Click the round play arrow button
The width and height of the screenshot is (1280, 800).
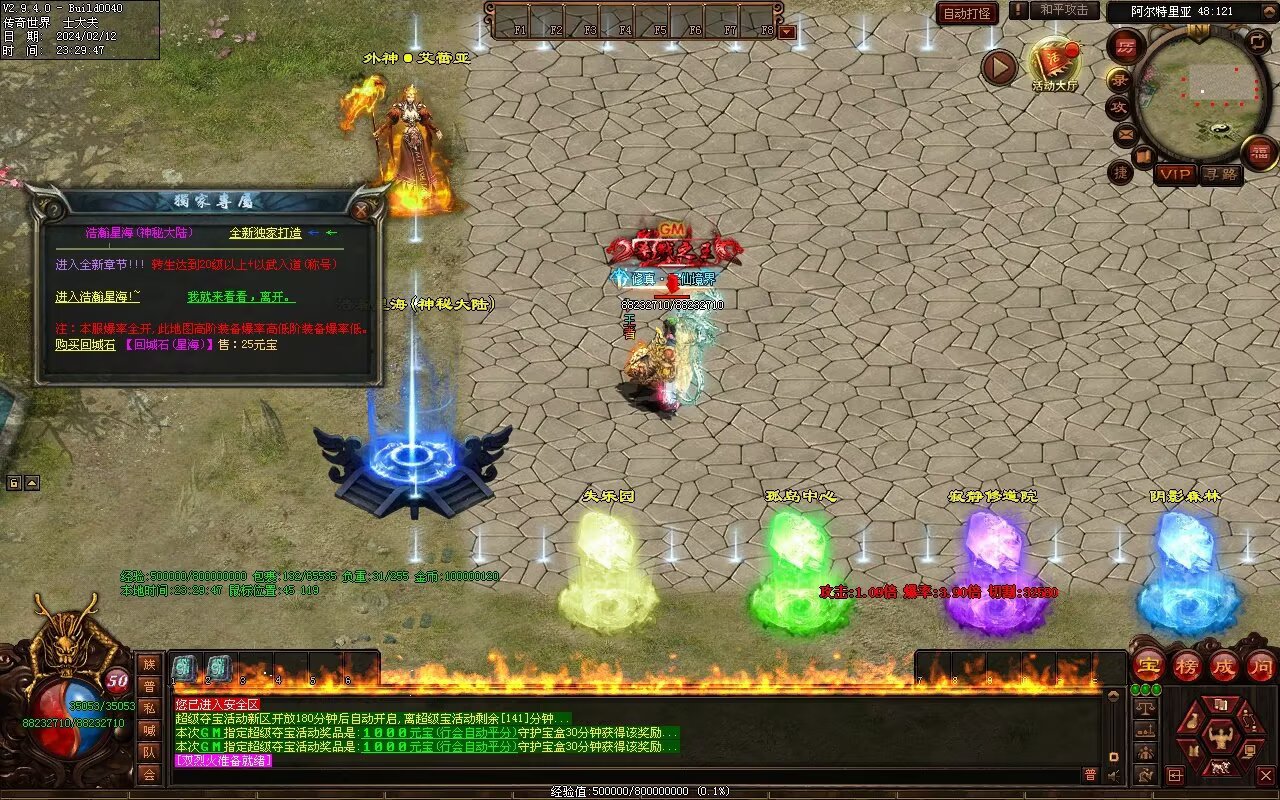click(998, 67)
